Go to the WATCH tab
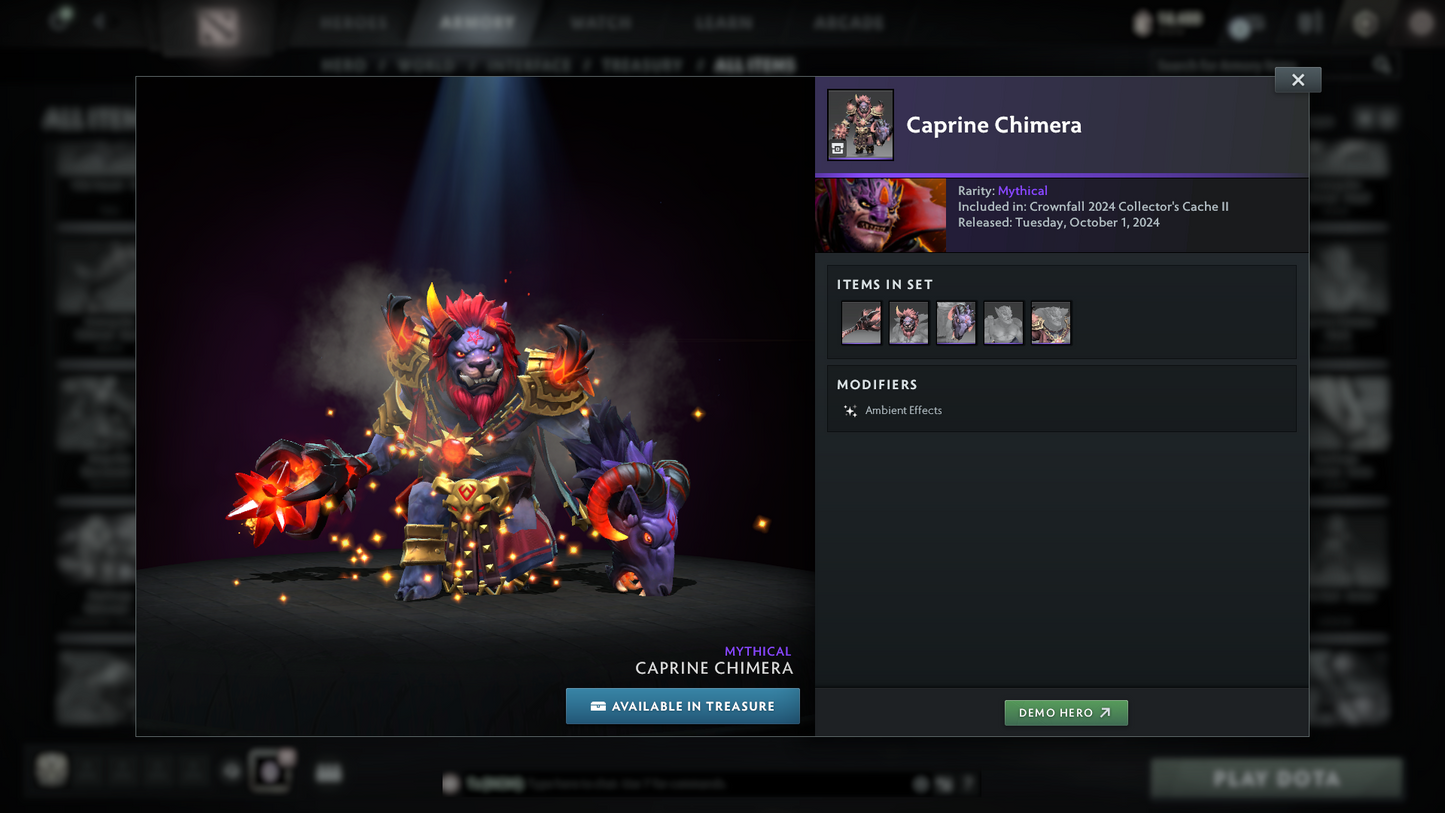This screenshot has width=1445, height=813. click(601, 22)
